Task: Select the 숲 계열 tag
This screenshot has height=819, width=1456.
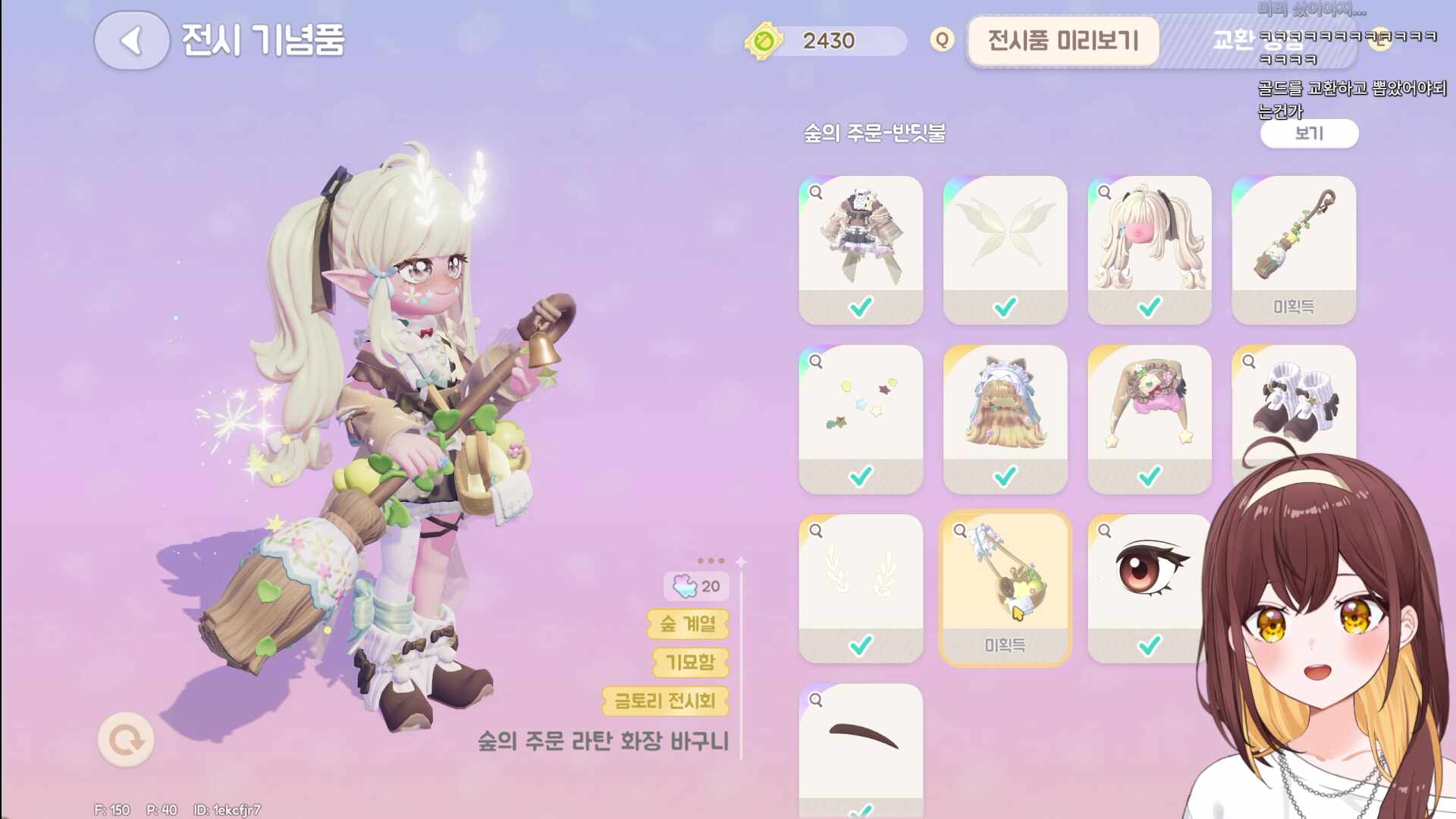Action: (687, 625)
